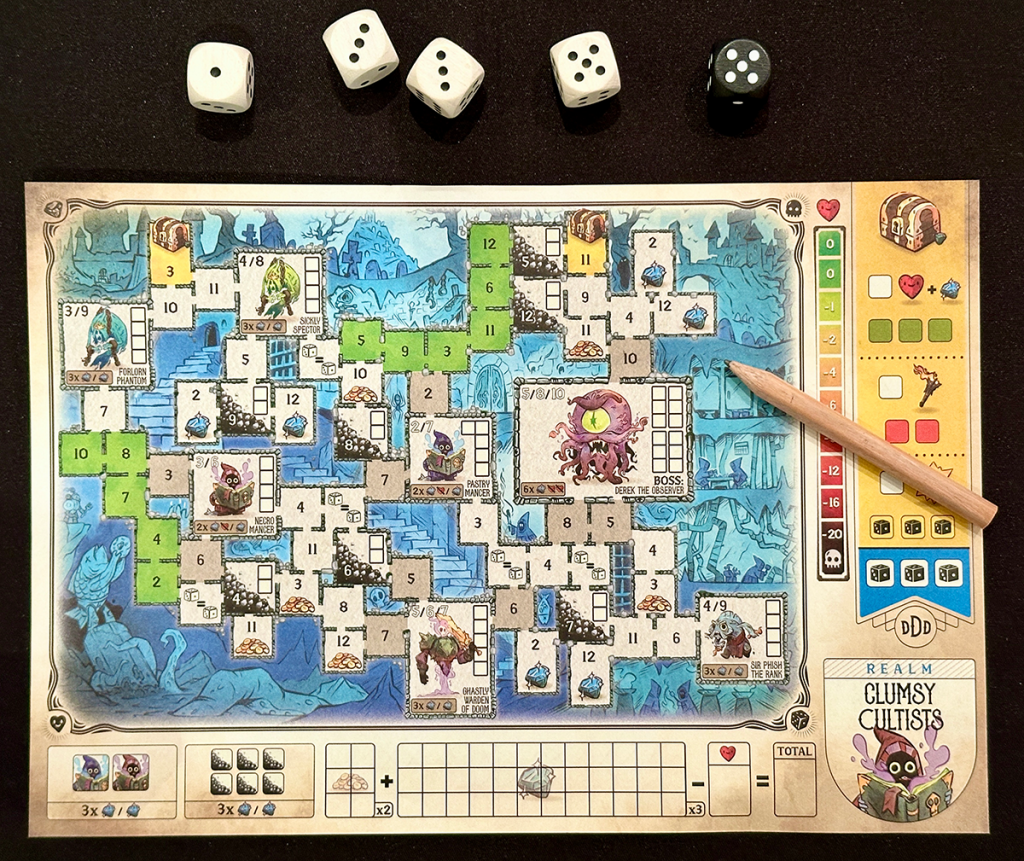
Task: Select the heart penalty score box
Action: coord(727,780)
